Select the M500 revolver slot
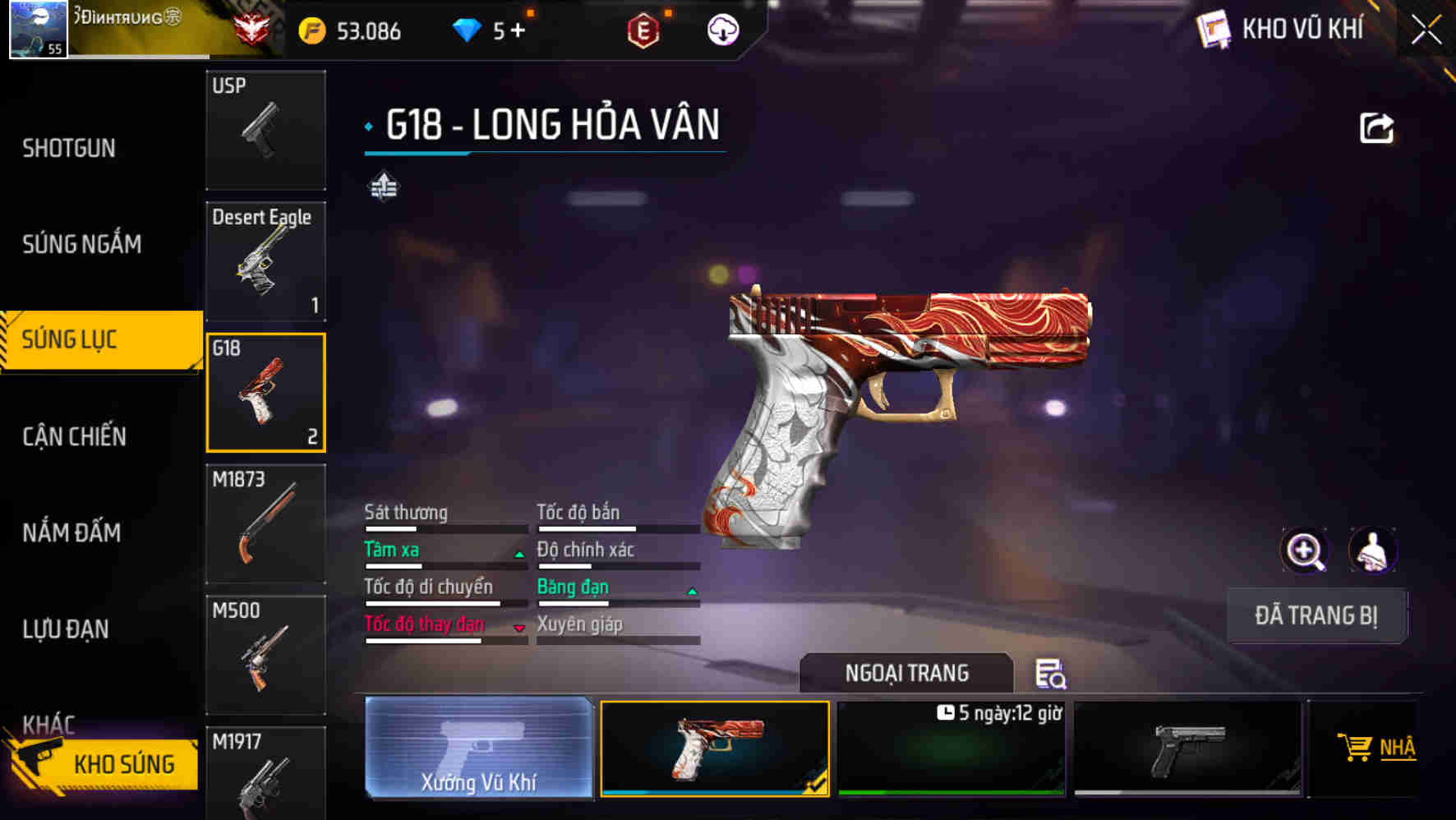The height and width of the screenshot is (820, 1456). (265, 654)
